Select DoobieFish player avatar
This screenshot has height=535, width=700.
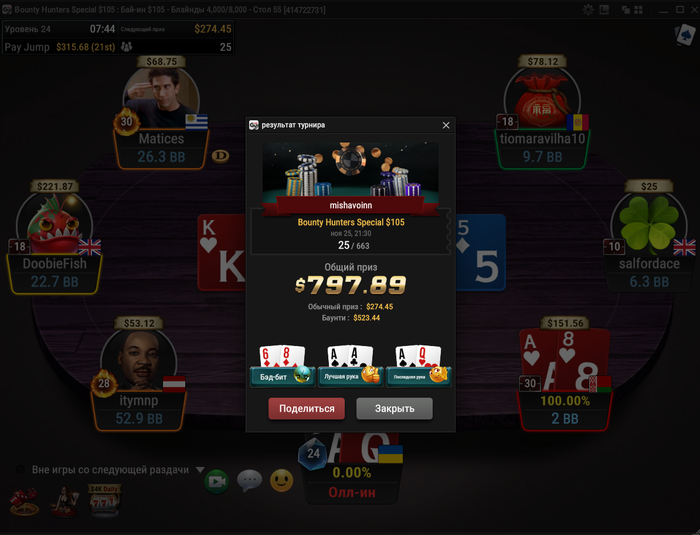coord(54,224)
